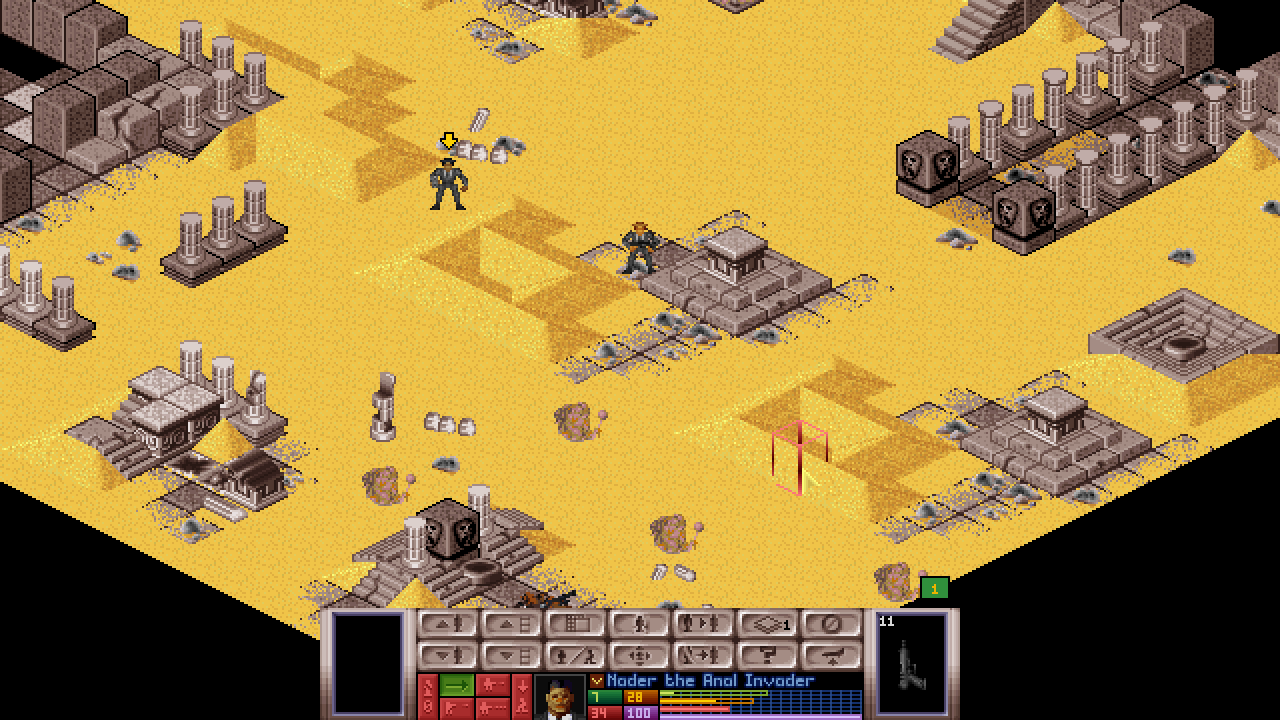Raise the view one level up
The width and height of the screenshot is (1280, 720).
tap(511, 625)
